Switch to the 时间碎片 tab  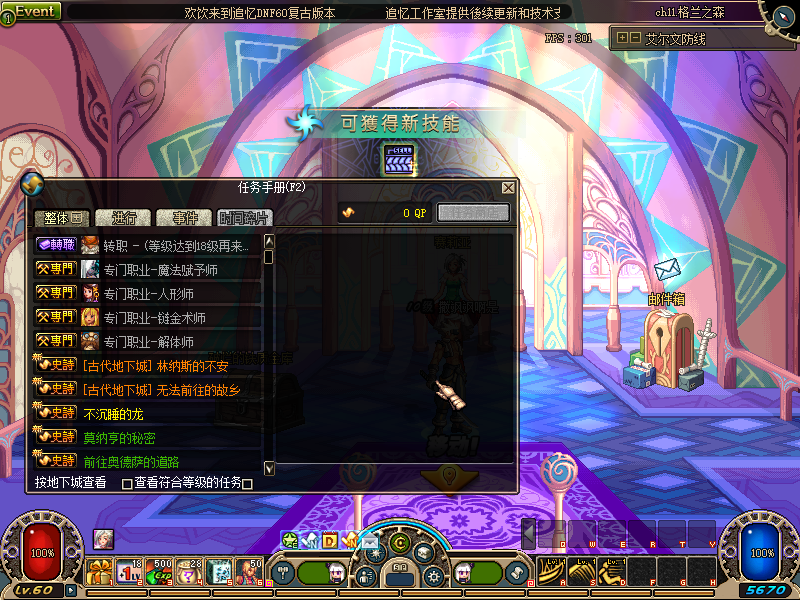(244, 217)
